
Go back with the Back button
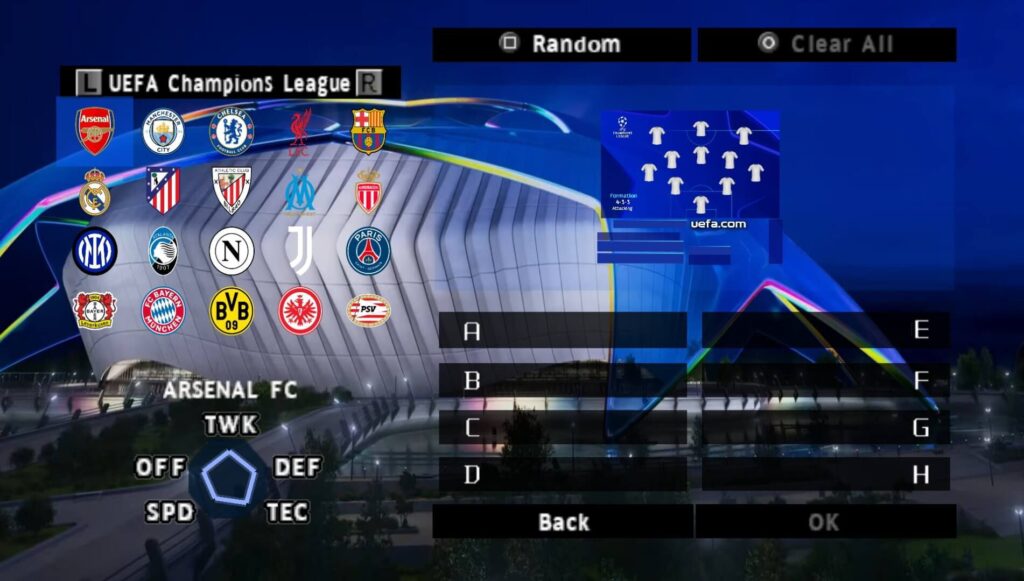pyautogui.click(x=563, y=521)
